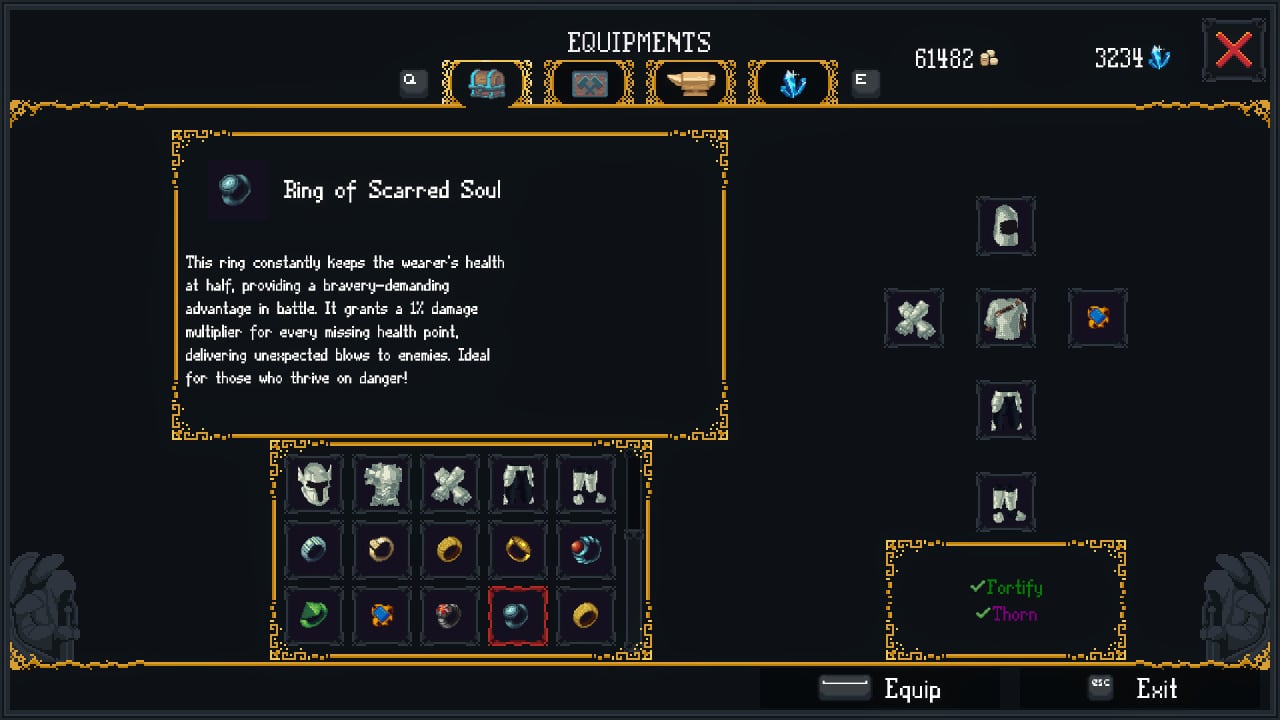Open the crossed hammers tab
The width and height of the screenshot is (1280, 720).
(589, 83)
